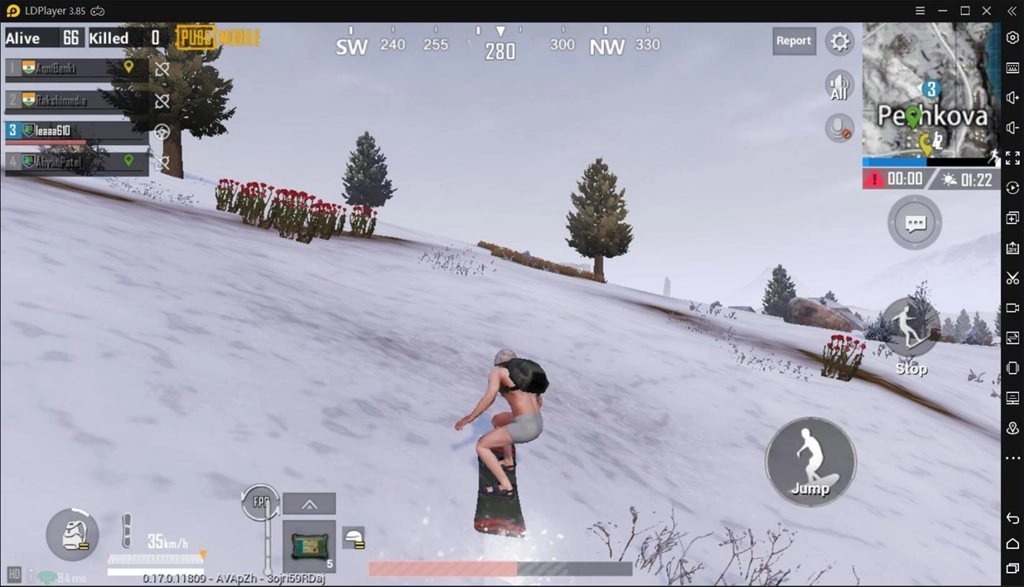This screenshot has width=1024, height=587.
Task: Use the first aid kit slot
Action: point(309,545)
